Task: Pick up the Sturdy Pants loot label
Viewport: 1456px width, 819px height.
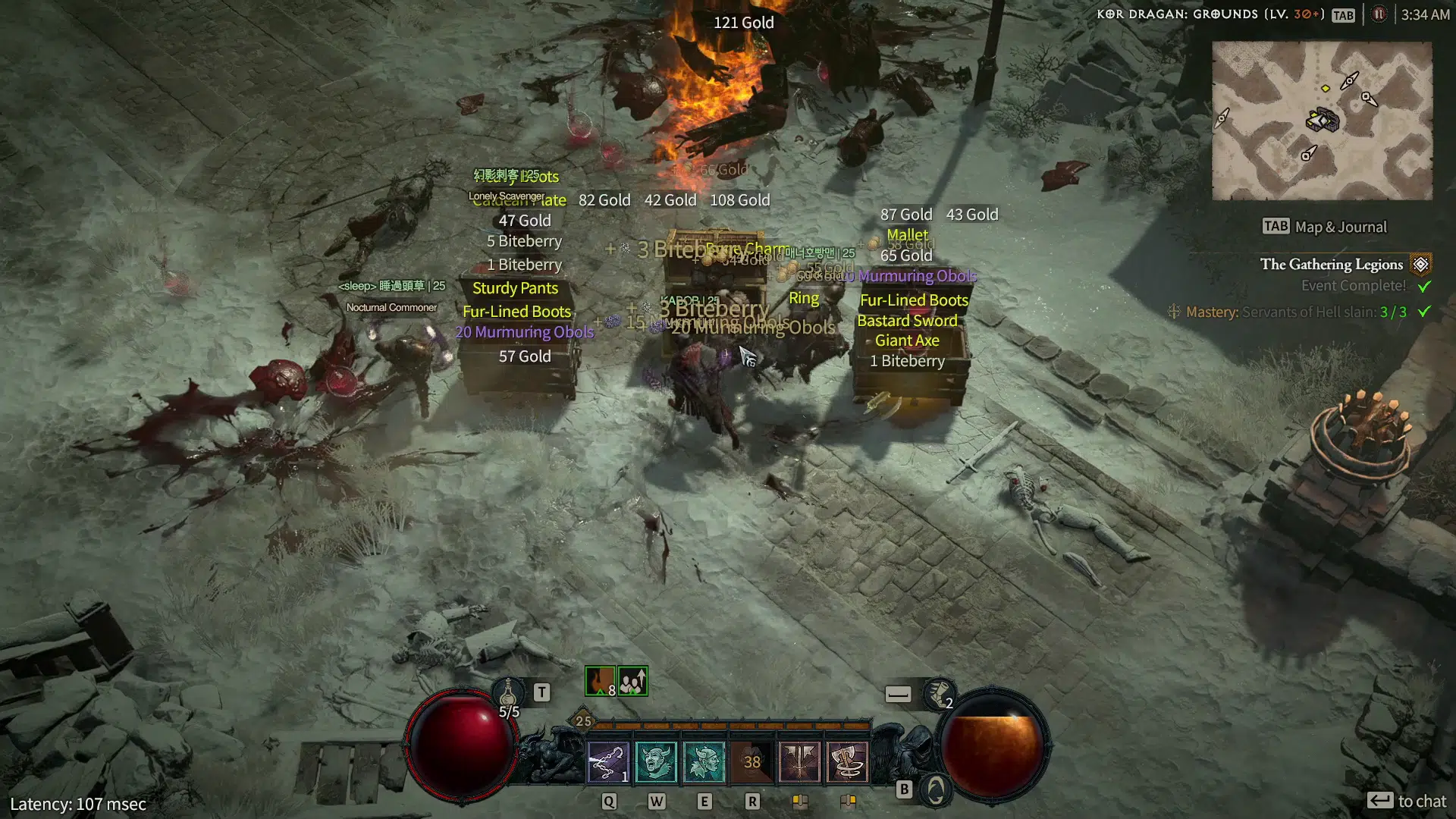Action: click(x=516, y=288)
